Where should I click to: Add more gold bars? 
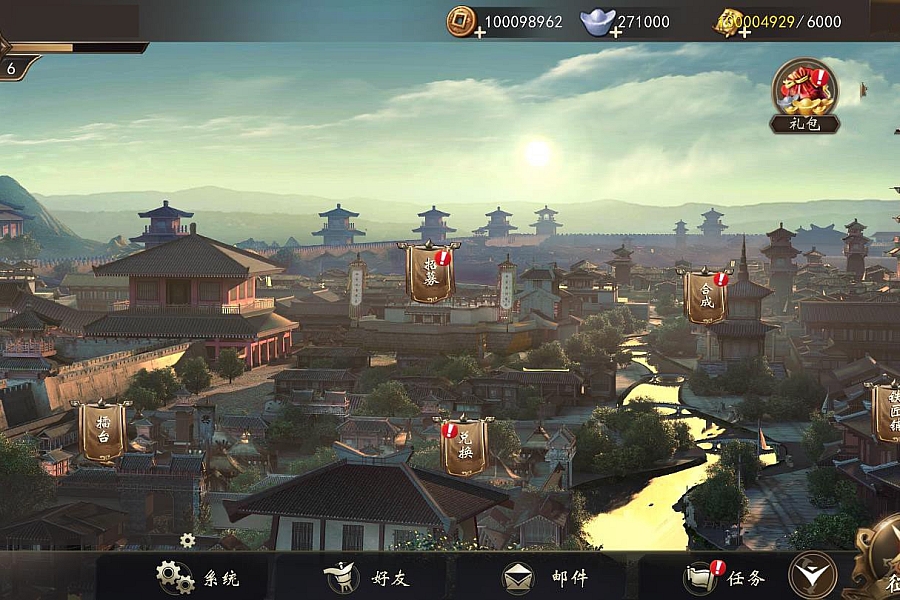744,32
